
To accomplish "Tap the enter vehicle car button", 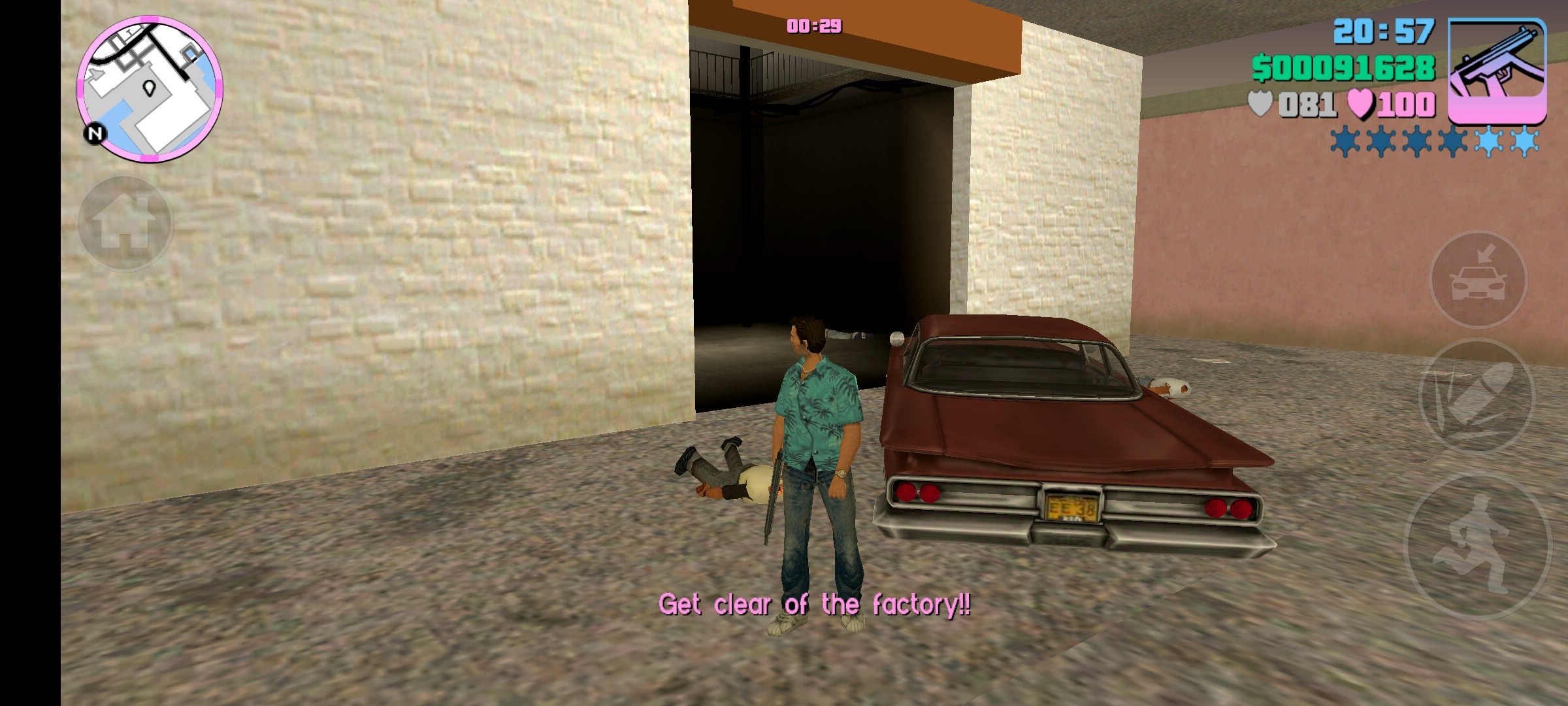I will point(1478,279).
